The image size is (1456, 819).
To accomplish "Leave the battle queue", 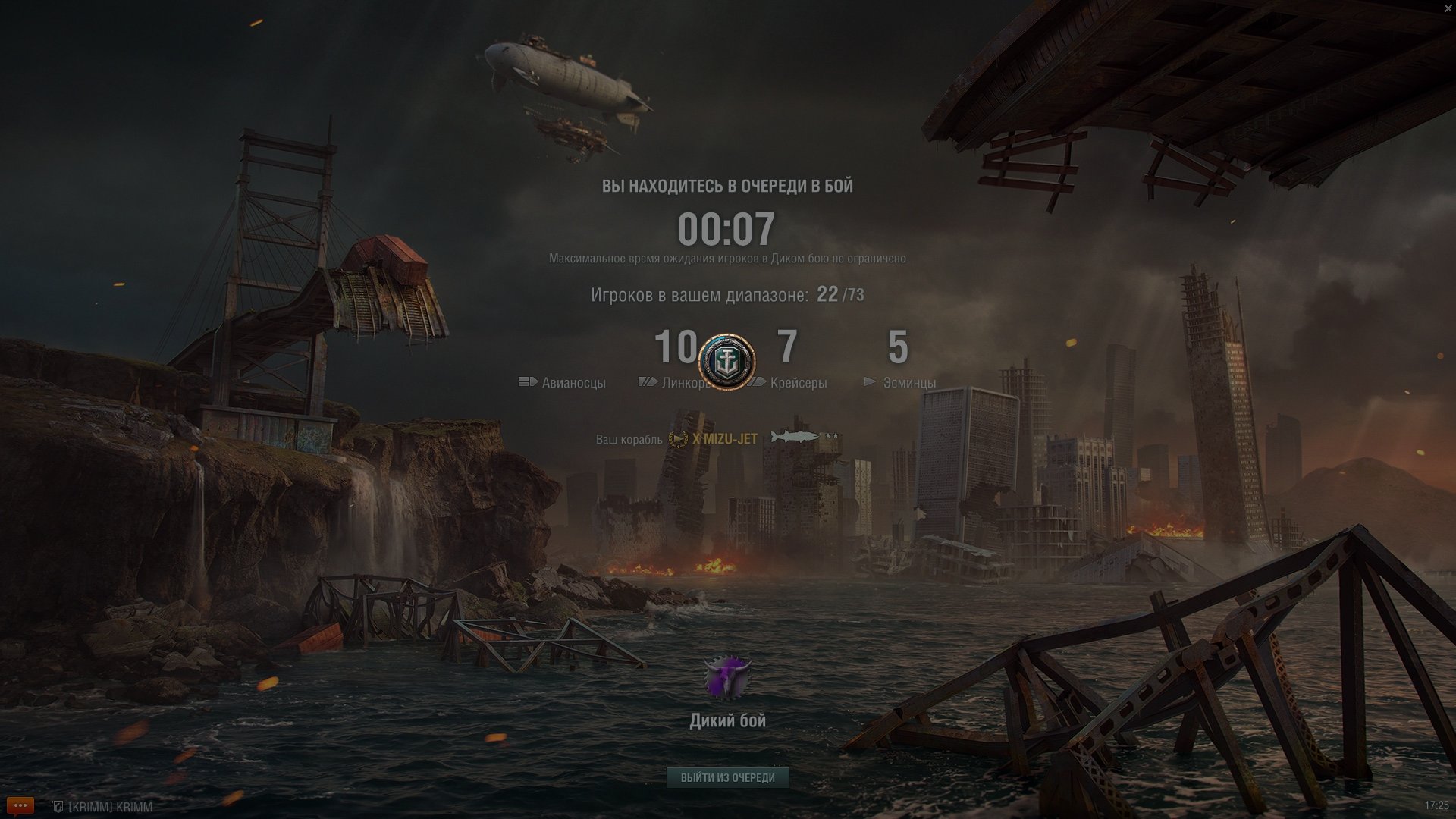I will [727, 777].
